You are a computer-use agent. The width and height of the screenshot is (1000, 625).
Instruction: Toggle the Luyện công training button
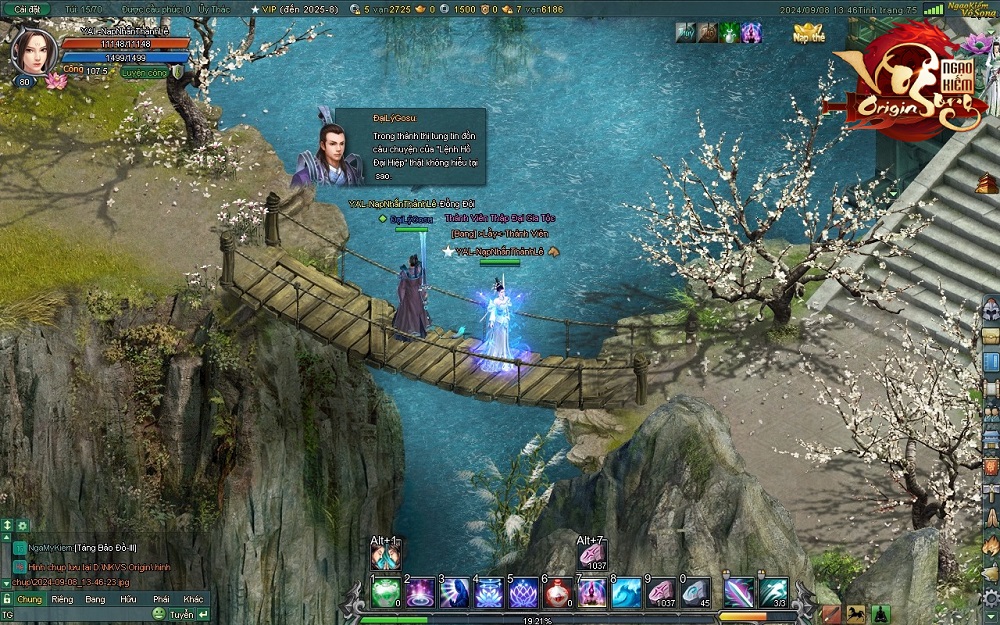(146, 72)
